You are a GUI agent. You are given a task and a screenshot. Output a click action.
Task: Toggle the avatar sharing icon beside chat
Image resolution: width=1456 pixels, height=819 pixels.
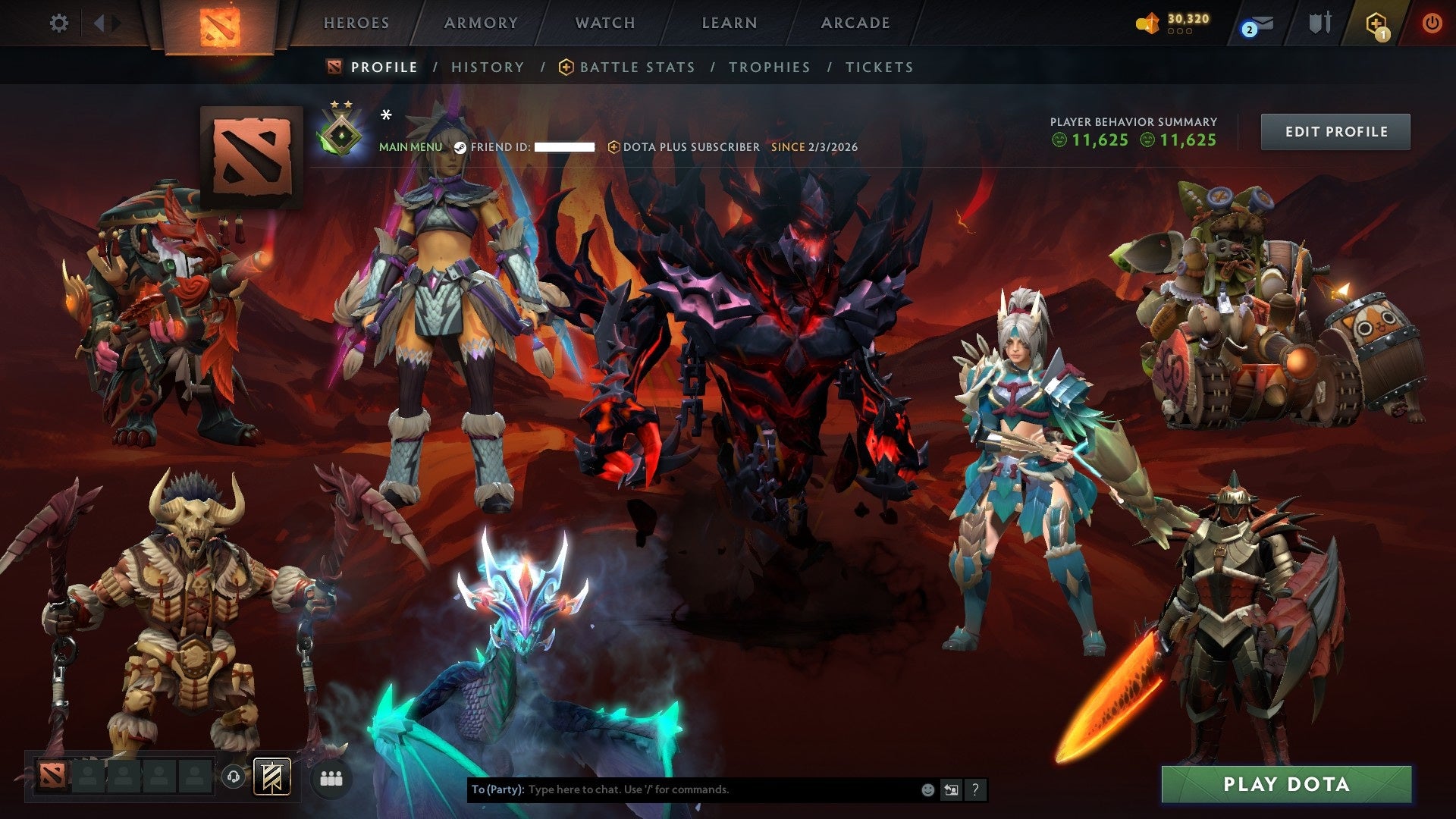tap(951, 789)
